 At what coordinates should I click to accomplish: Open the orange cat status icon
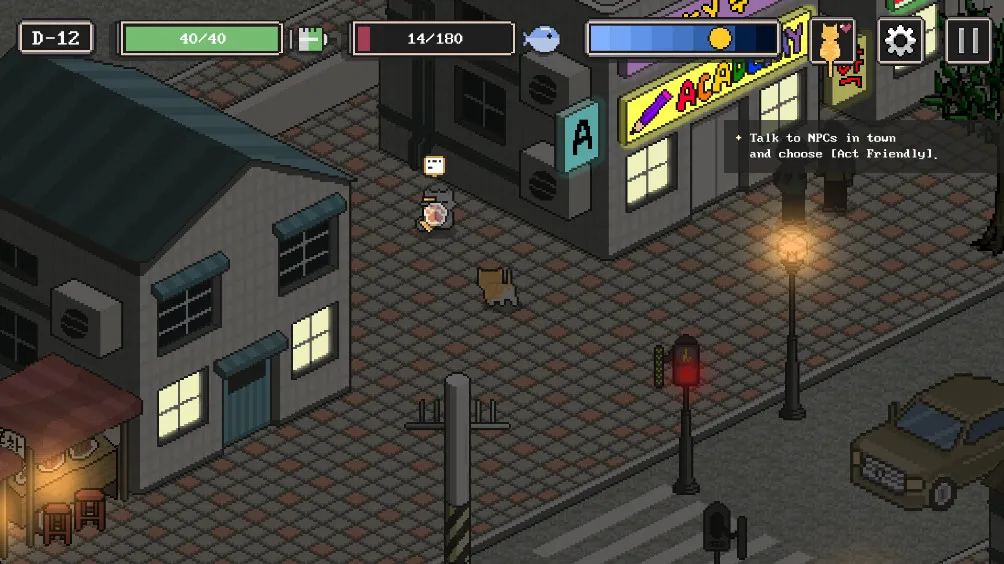831,42
